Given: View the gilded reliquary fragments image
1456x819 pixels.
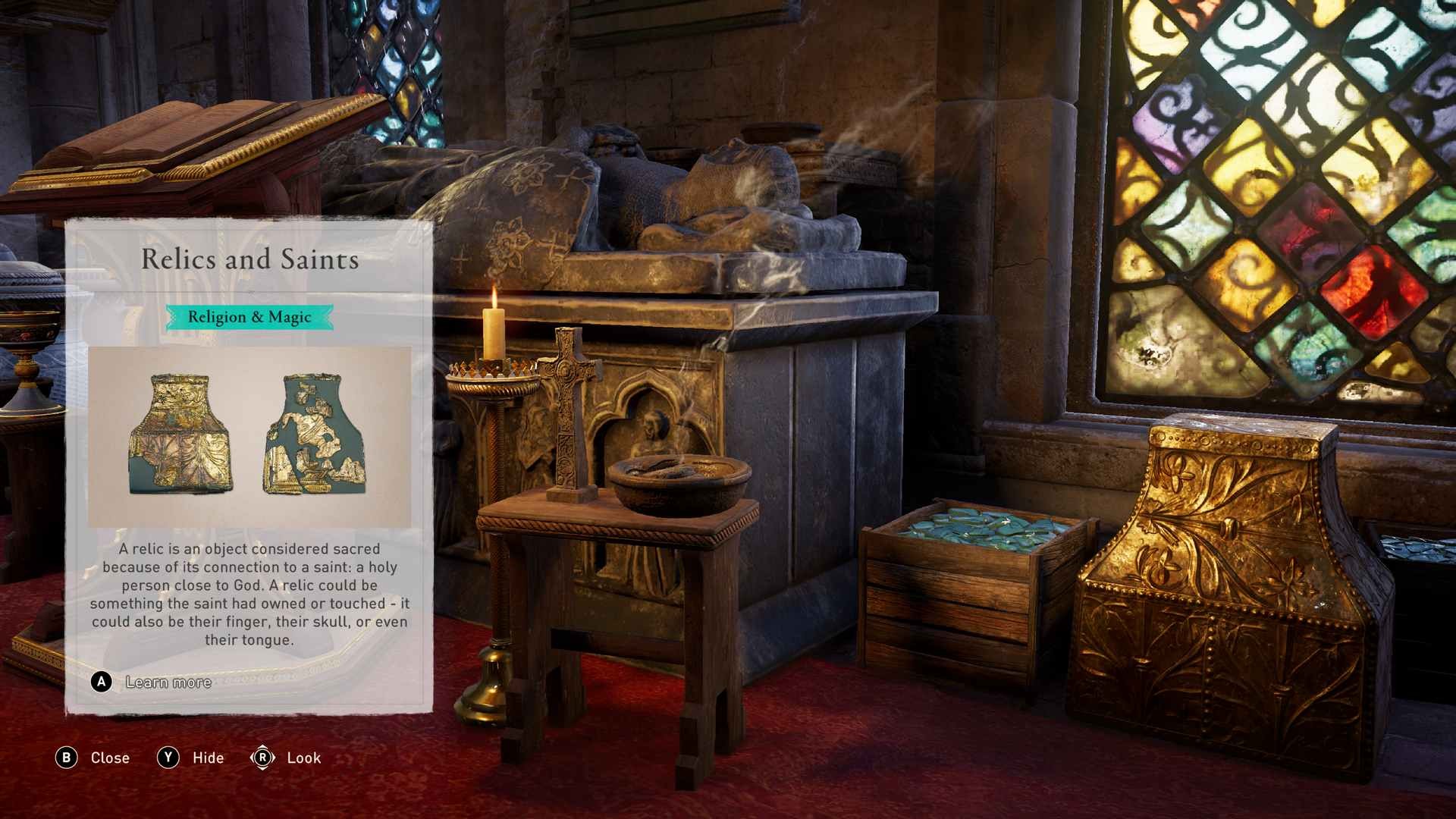Looking at the screenshot, I should click(x=249, y=436).
